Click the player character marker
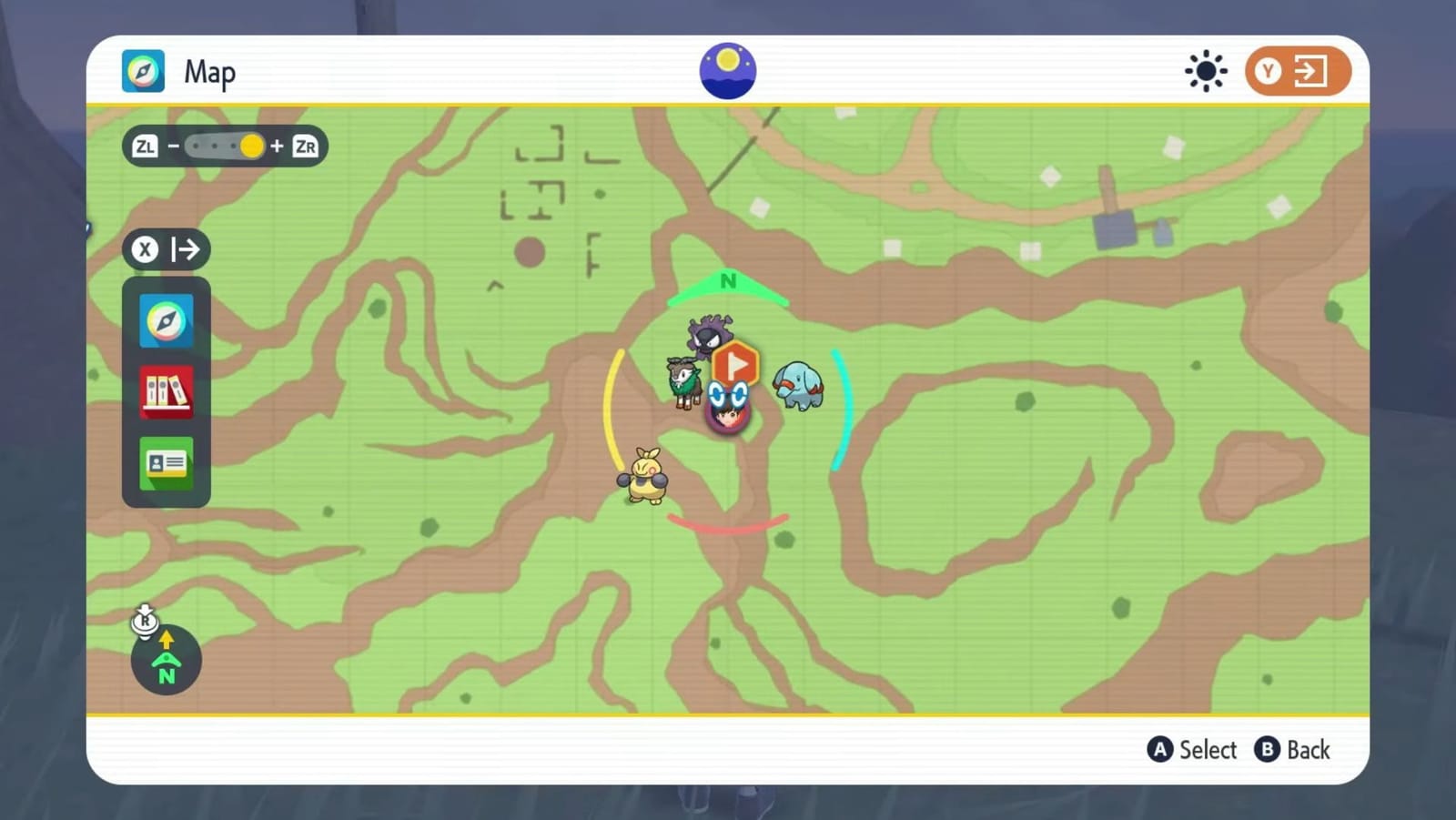 (x=727, y=407)
